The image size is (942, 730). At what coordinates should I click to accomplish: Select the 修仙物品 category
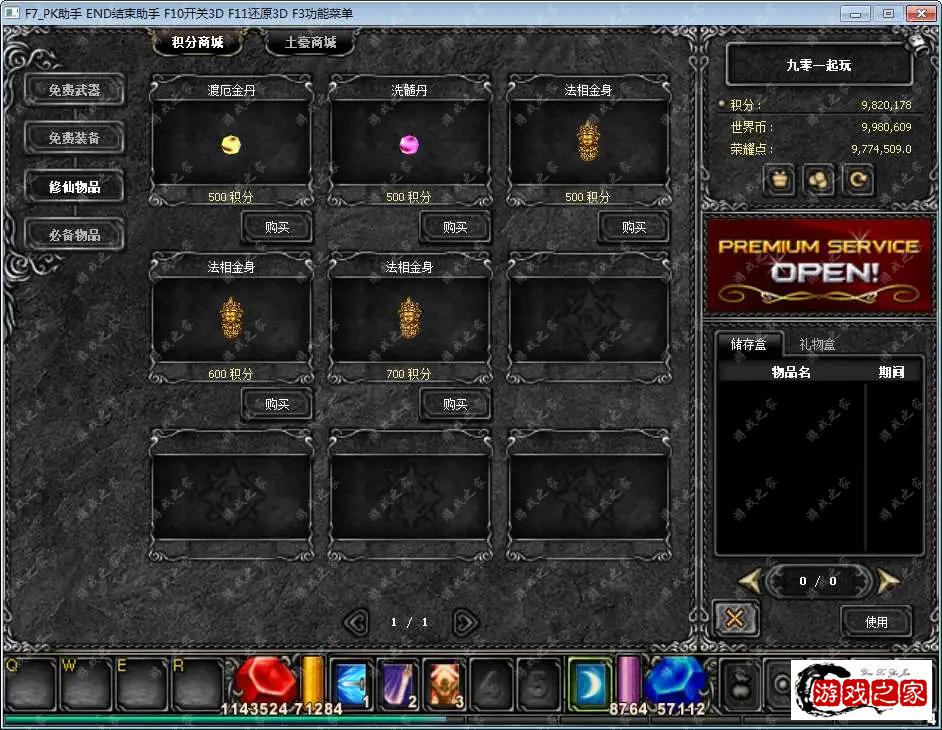coord(75,187)
